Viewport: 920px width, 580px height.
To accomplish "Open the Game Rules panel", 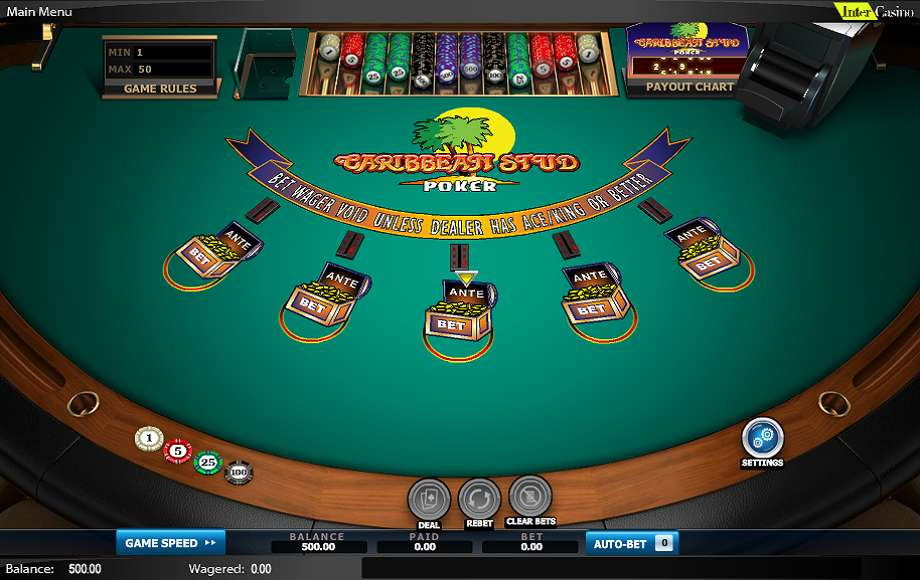I will 159,88.
